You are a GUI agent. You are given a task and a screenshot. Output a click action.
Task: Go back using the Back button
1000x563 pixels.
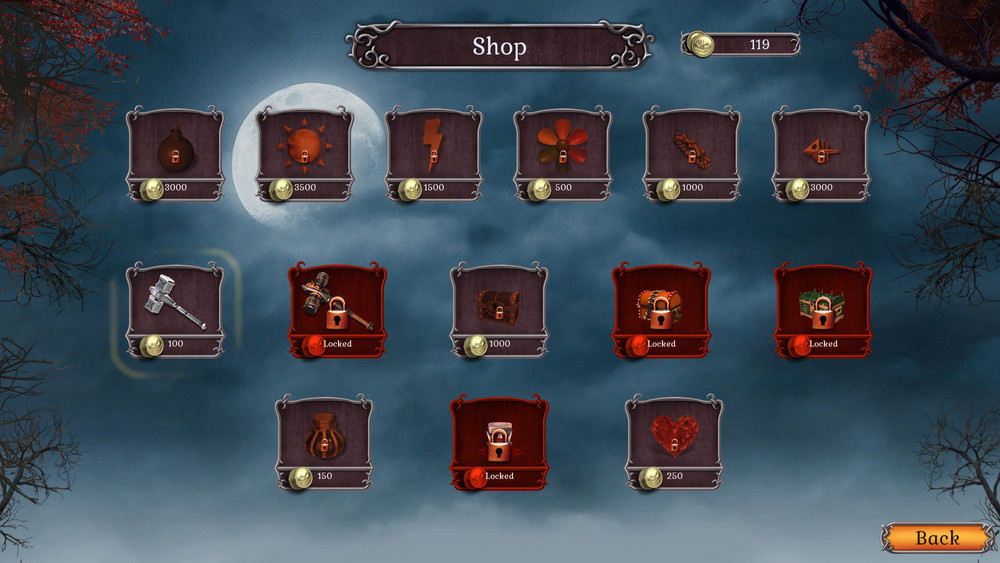937,538
